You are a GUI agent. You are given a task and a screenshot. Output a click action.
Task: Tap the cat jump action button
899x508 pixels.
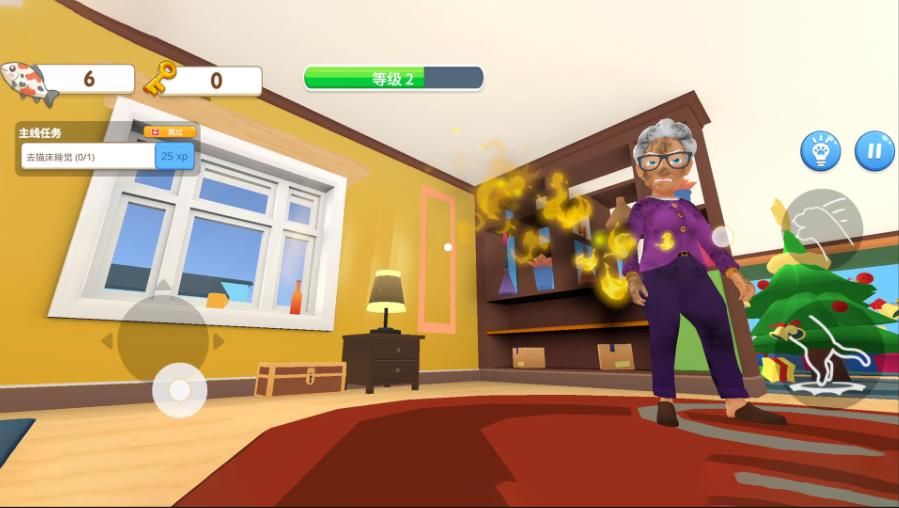824,357
